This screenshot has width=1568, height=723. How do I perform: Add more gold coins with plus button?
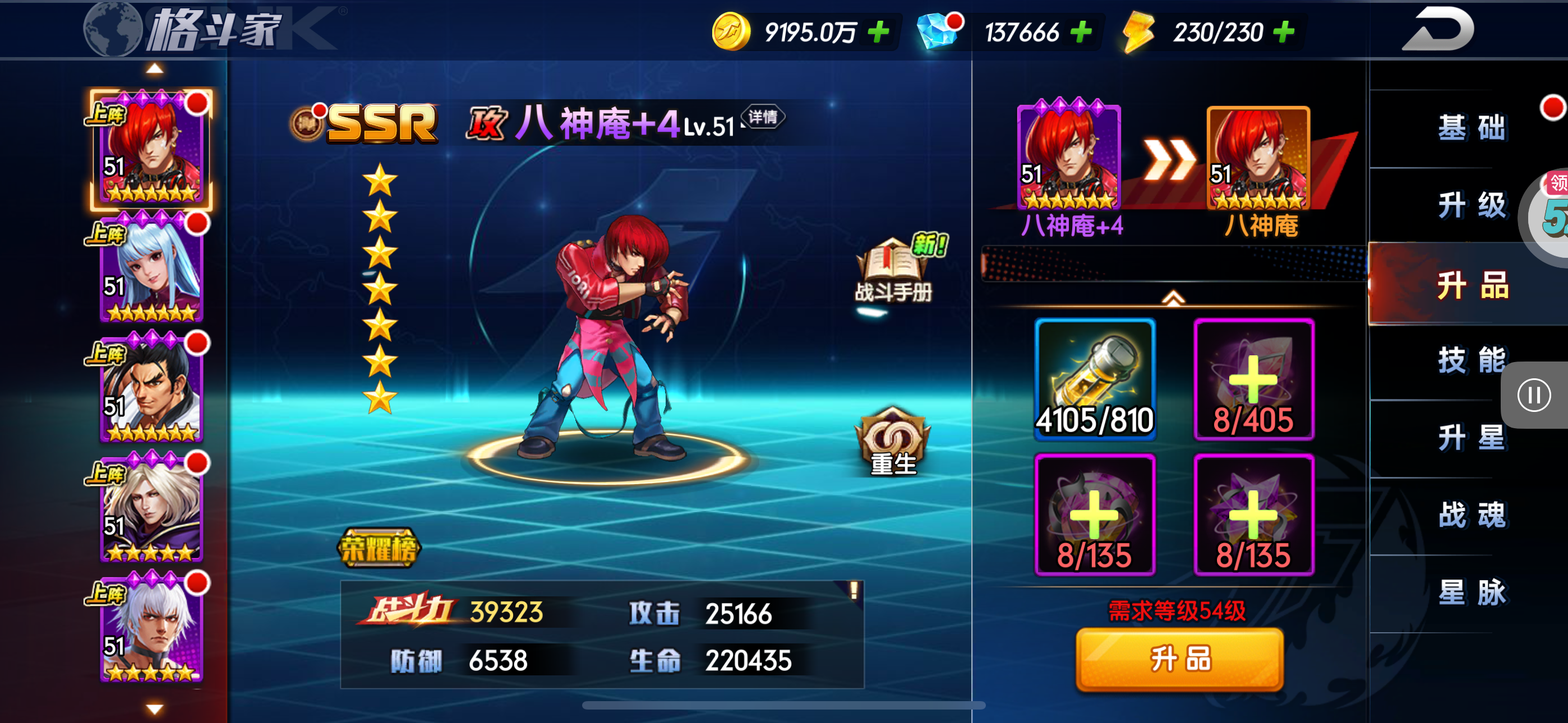coord(878,31)
